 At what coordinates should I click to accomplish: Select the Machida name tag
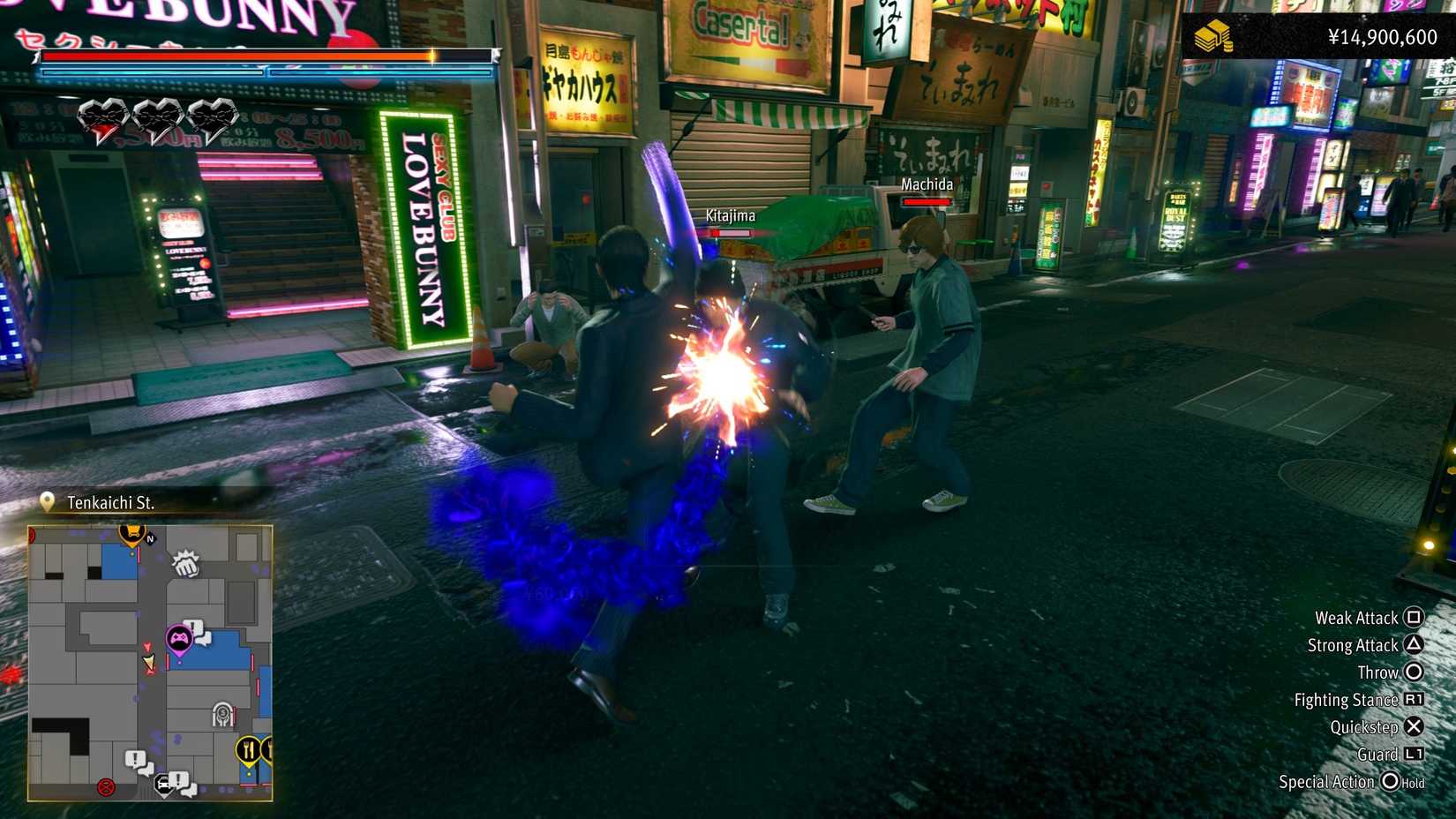(925, 184)
